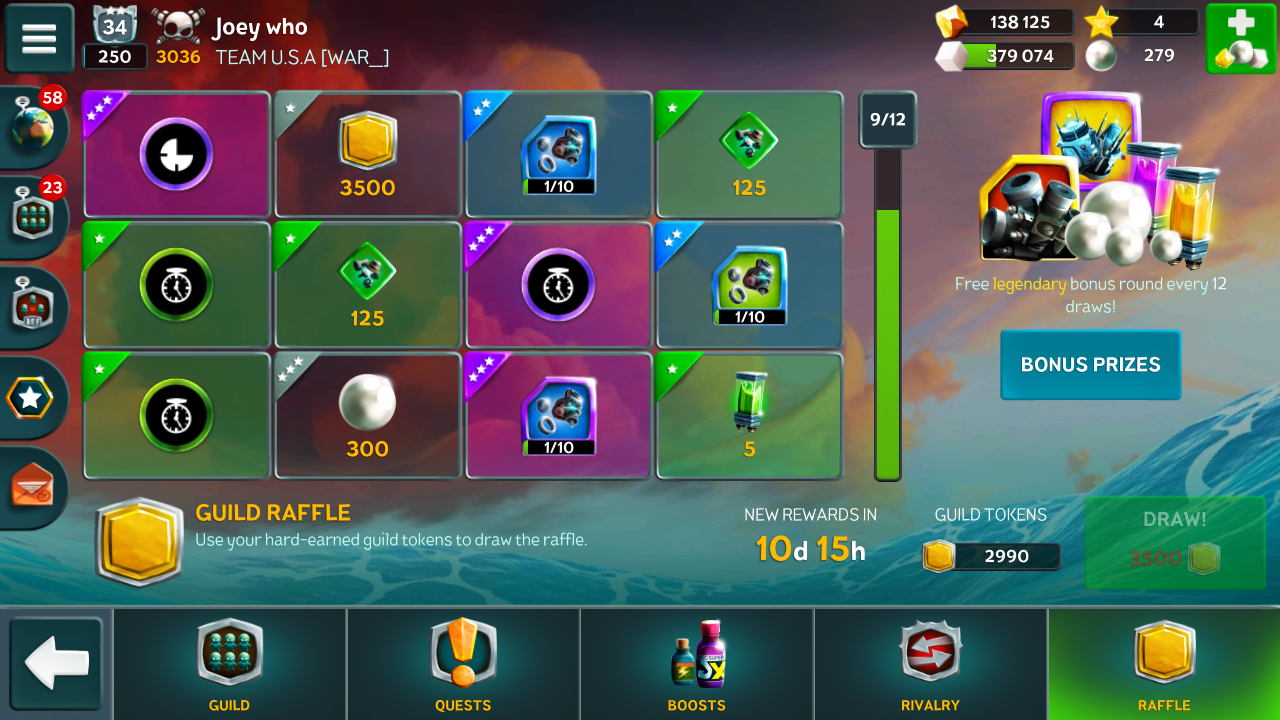Switch to the Quests tab

tap(463, 664)
